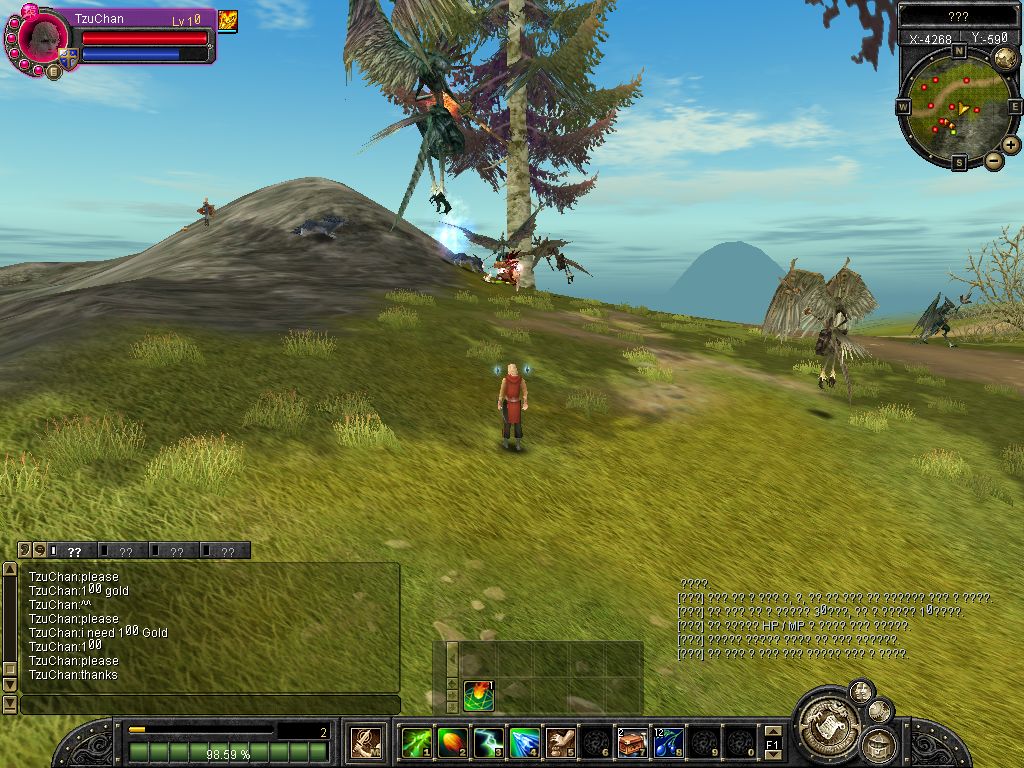Click the circular minimap

coord(959,105)
